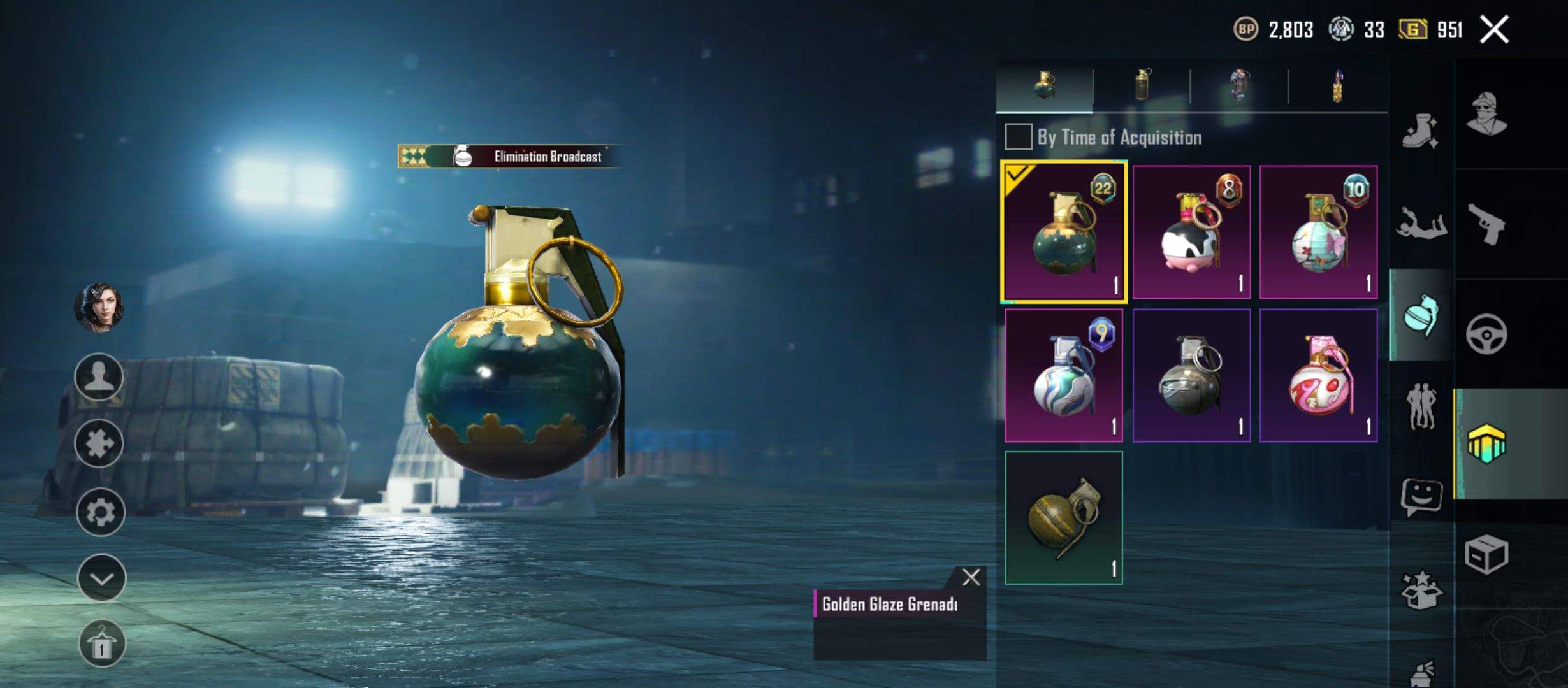Select the level 10 lantern grenade skin
The width and height of the screenshot is (1568, 688).
[1318, 233]
